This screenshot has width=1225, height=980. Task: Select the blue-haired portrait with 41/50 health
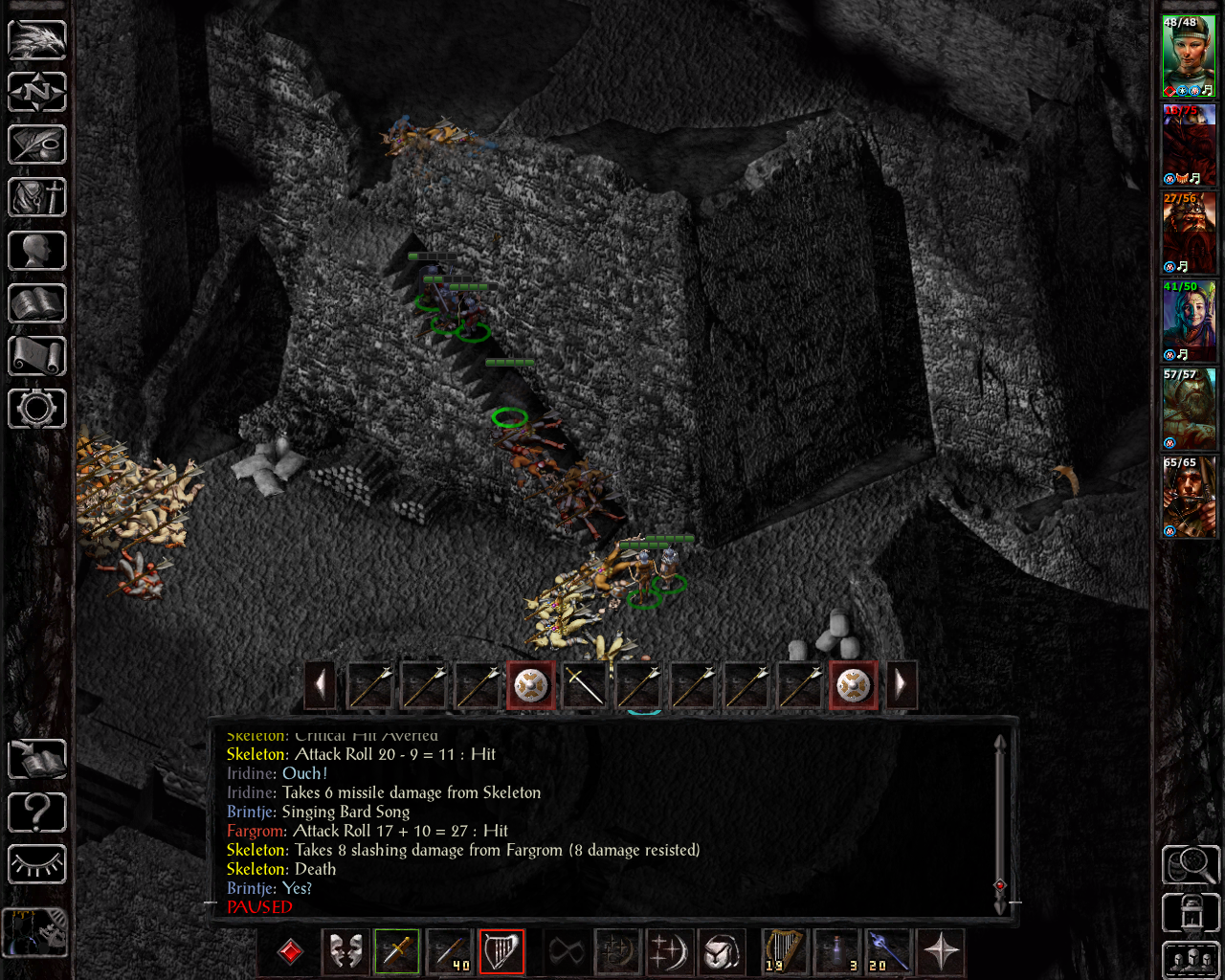pos(1189,321)
